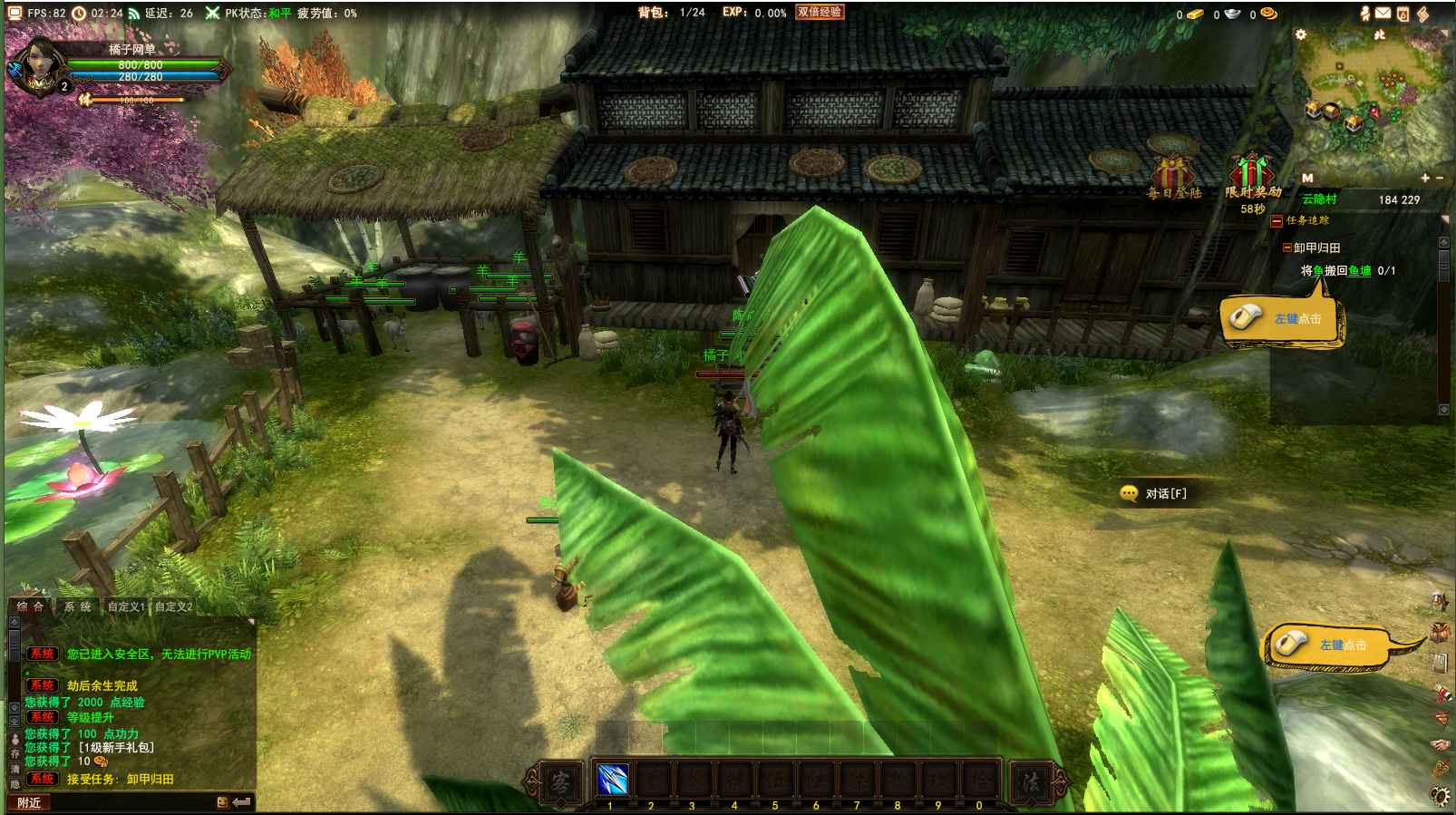The height and width of the screenshot is (815, 1456).
Task: Switch to the 自定义1 chat tab
Action: click(x=126, y=606)
